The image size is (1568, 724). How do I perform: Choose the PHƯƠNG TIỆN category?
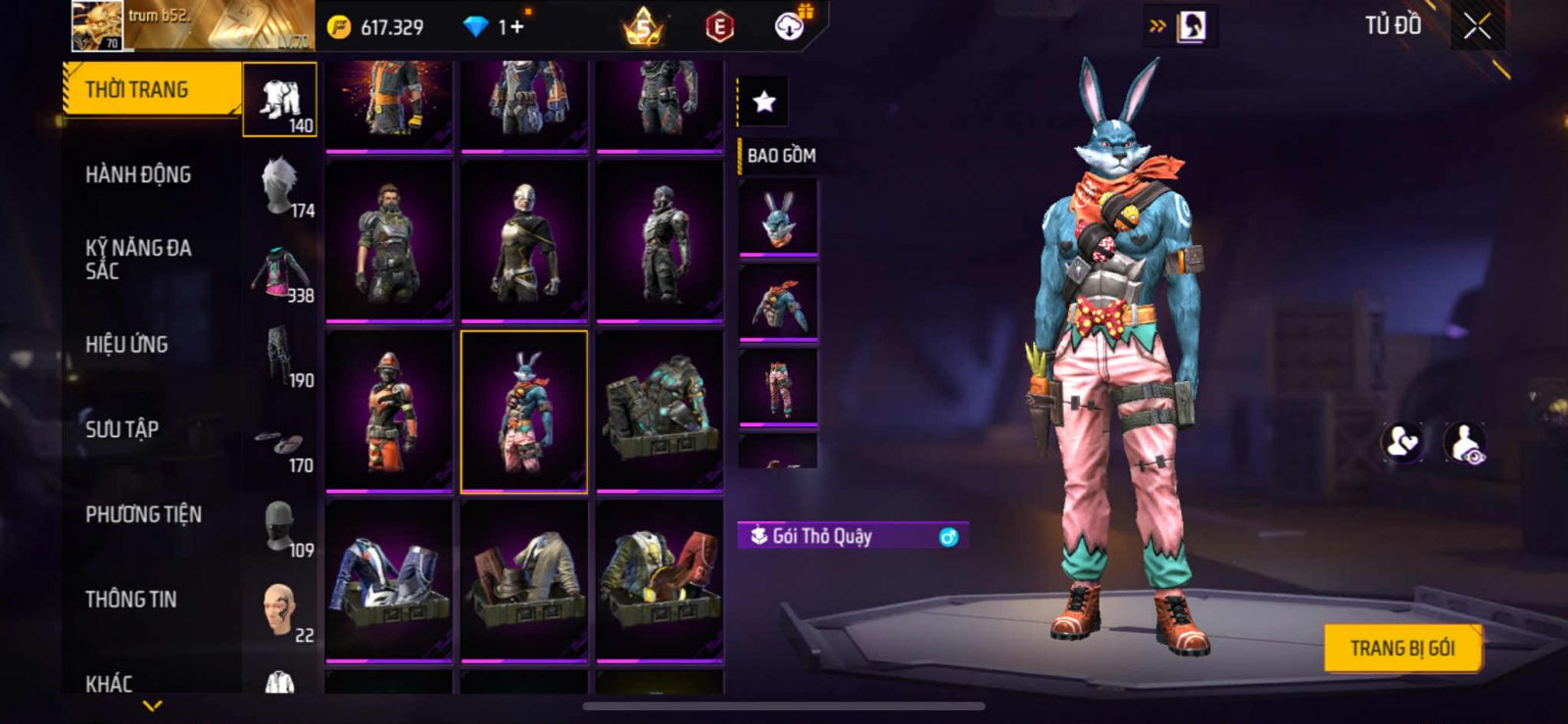point(143,514)
